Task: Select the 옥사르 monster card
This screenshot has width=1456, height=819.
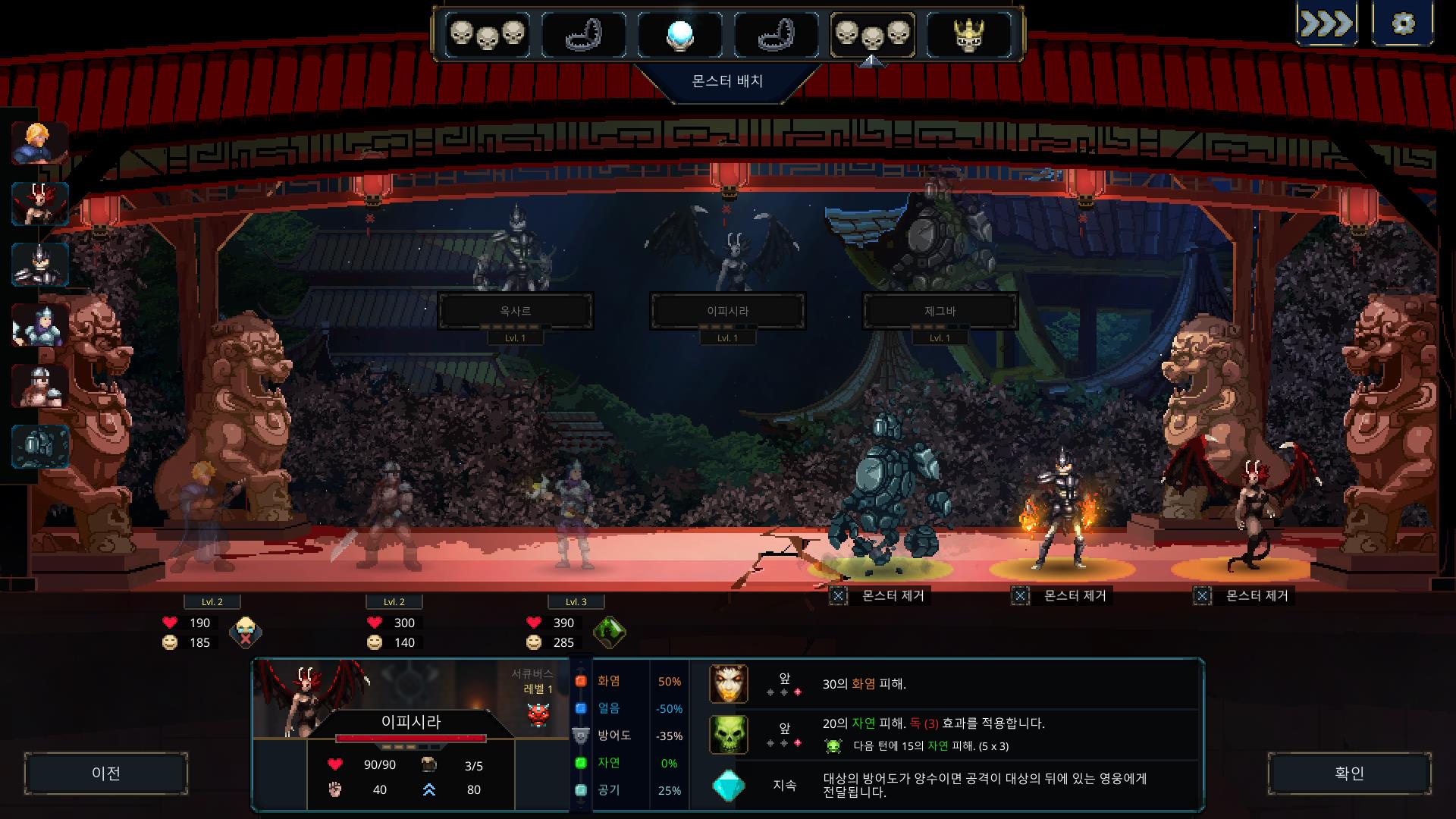Action: pos(515,311)
